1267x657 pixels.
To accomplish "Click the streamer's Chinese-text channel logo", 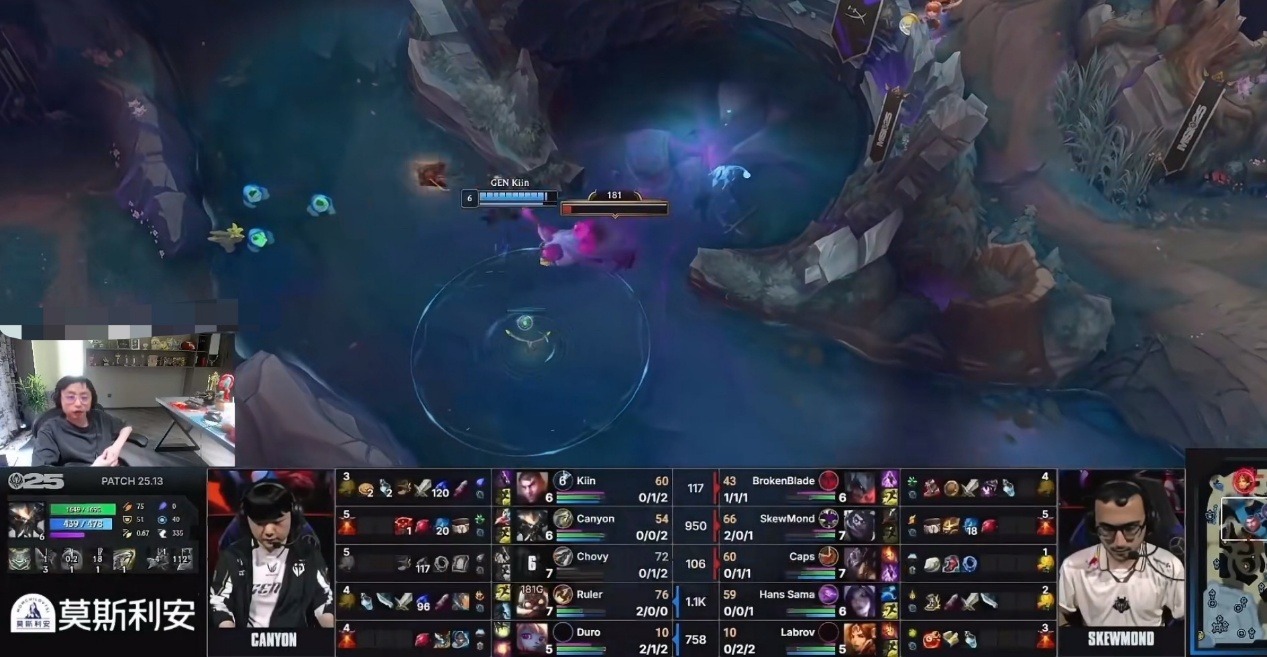I will coord(103,614).
